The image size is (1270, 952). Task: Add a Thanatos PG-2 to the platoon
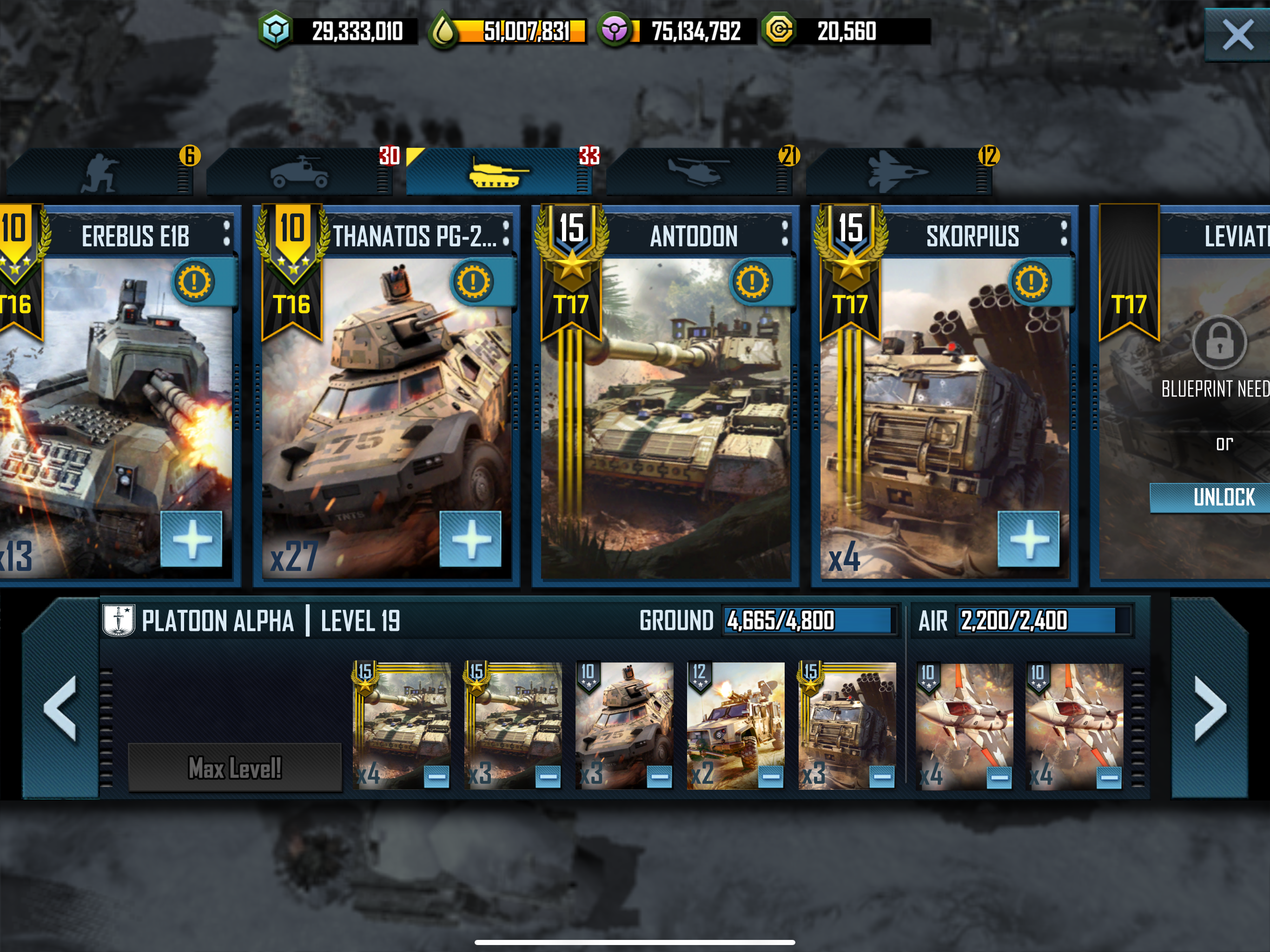tap(470, 539)
